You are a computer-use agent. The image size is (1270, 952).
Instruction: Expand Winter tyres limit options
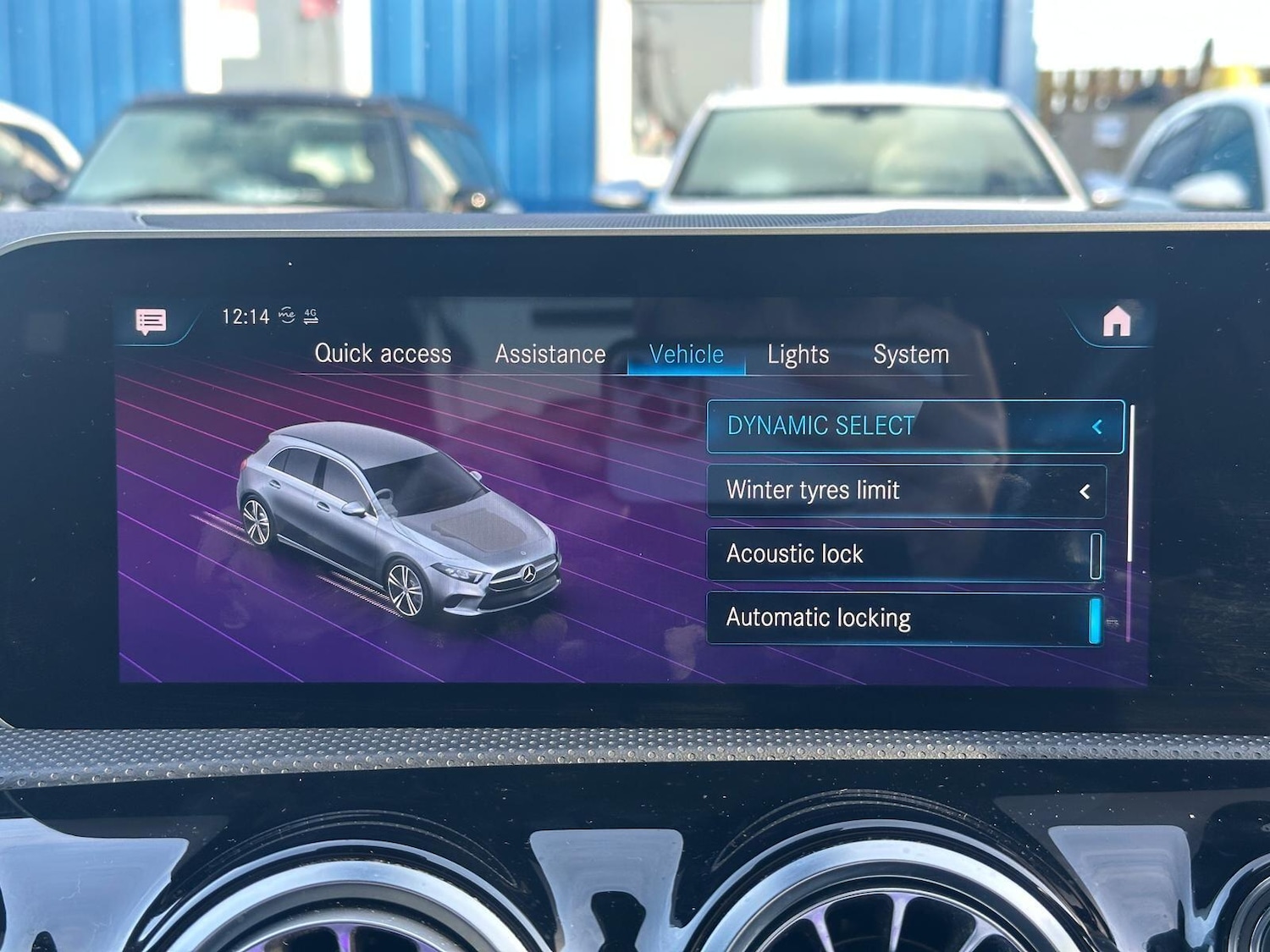pyautogui.click(x=1085, y=491)
